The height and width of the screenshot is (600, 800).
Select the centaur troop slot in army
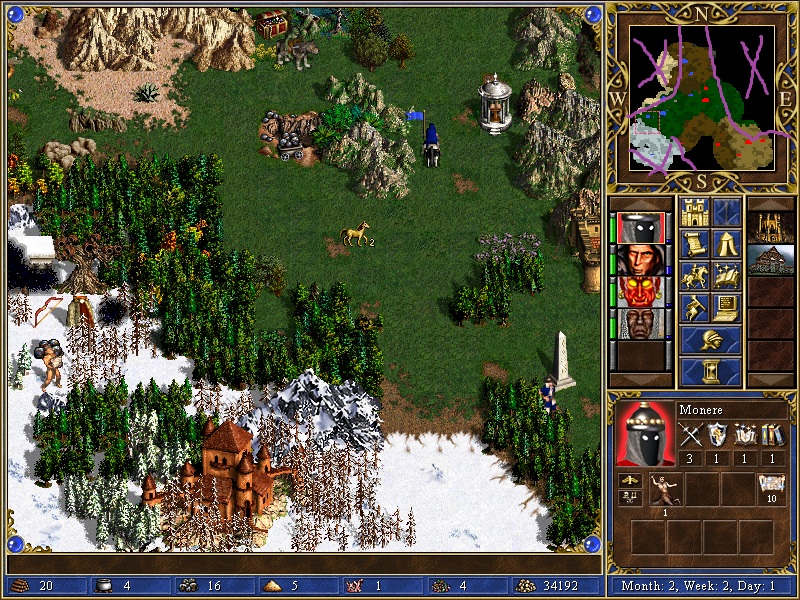664,490
